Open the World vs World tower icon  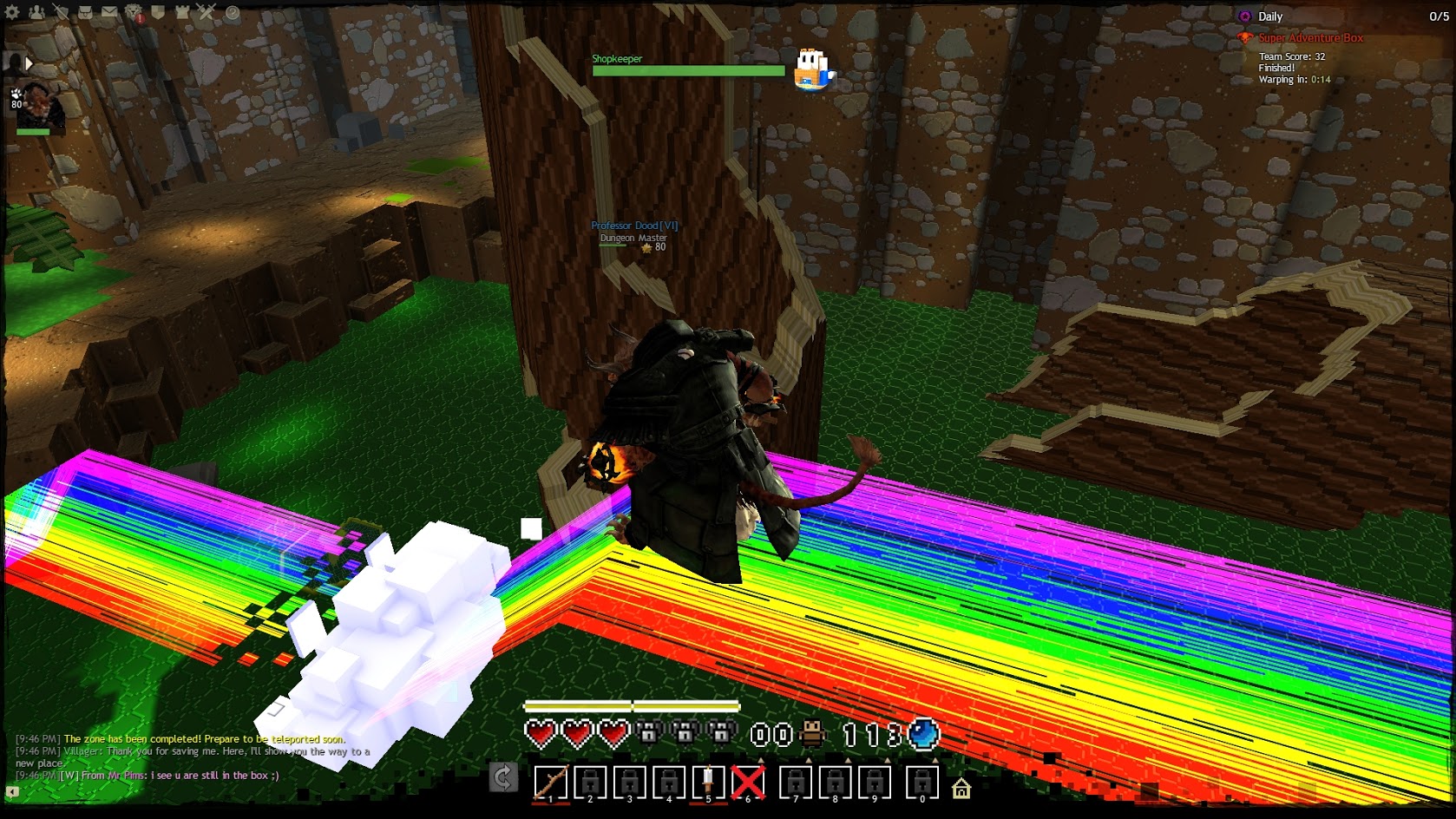click(x=182, y=13)
